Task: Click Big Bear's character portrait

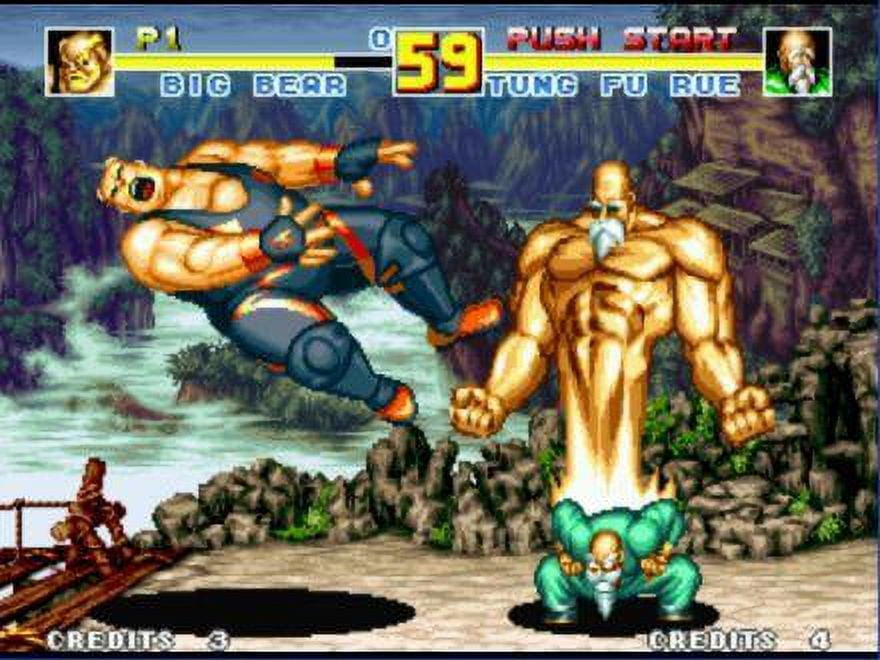Action: pos(79,62)
